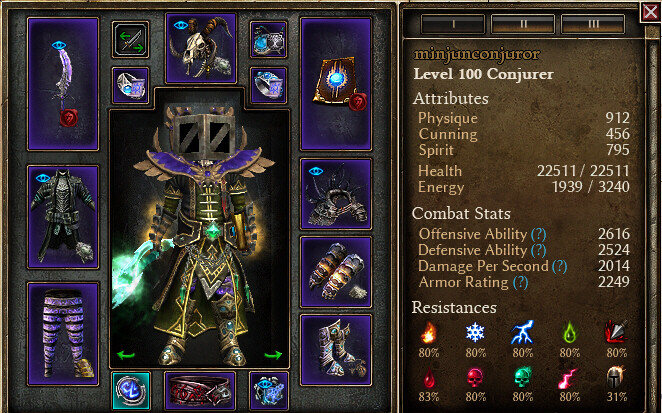Click the weapon swap arrows button
This screenshot has width=662, height=413.
pos(131,40)
